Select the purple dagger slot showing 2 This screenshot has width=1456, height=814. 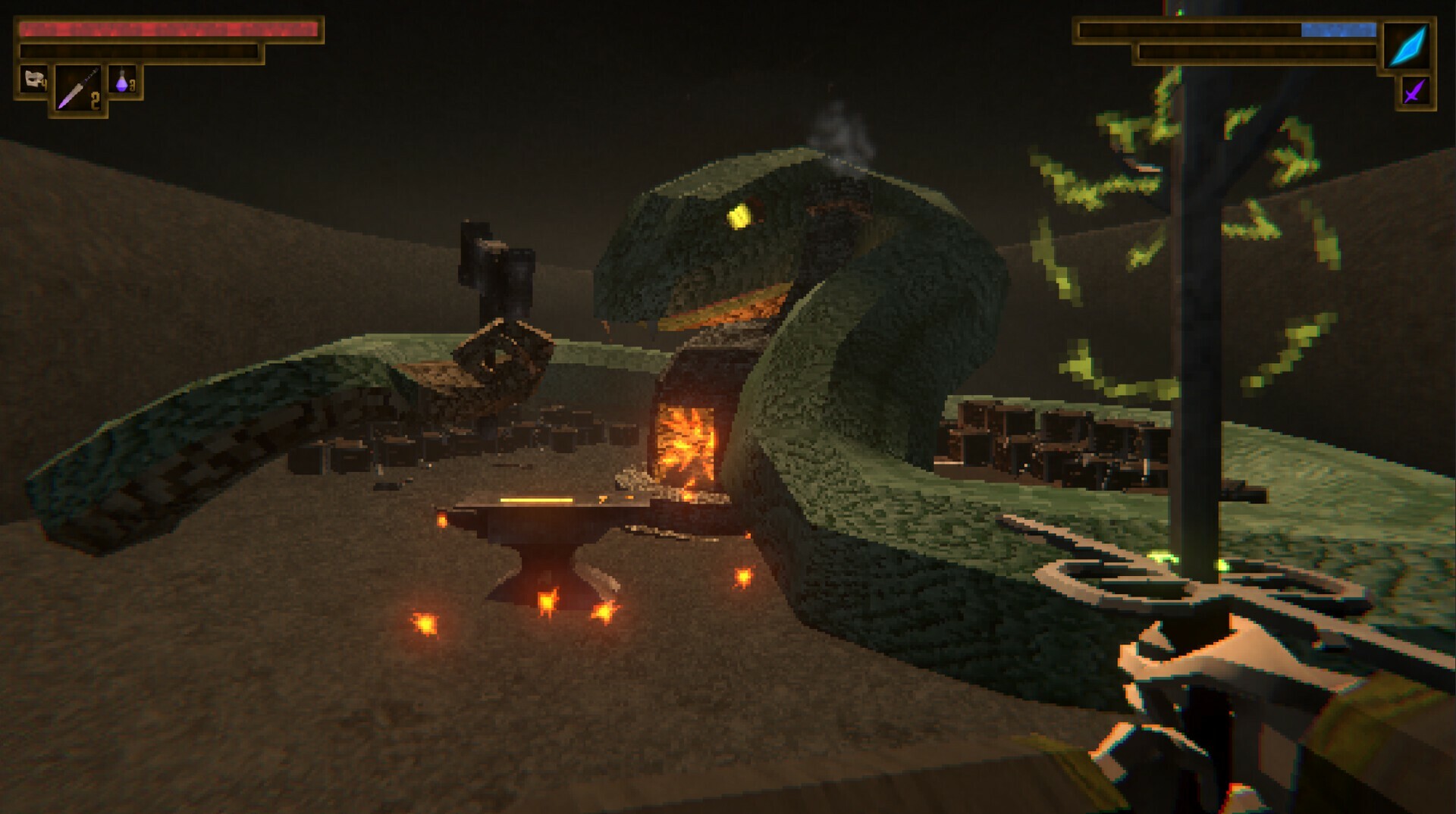click(79, 87)
